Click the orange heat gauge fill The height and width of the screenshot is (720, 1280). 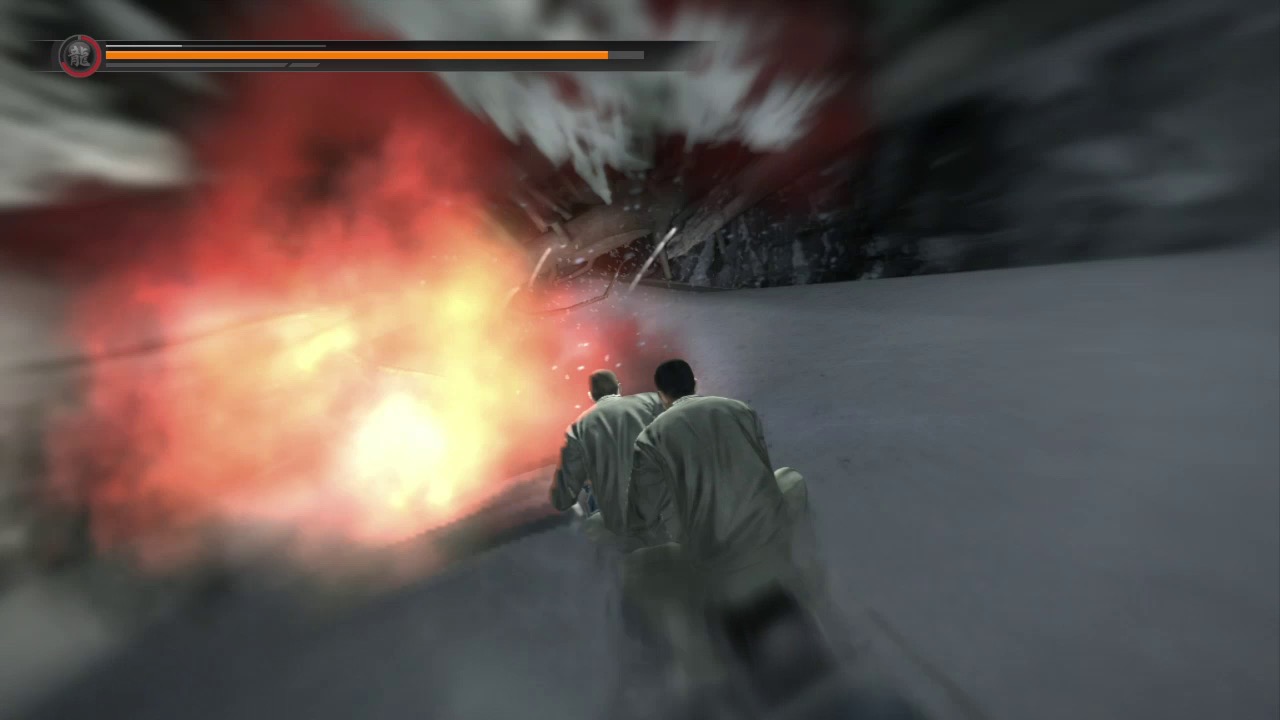click(x=350, y=54)
